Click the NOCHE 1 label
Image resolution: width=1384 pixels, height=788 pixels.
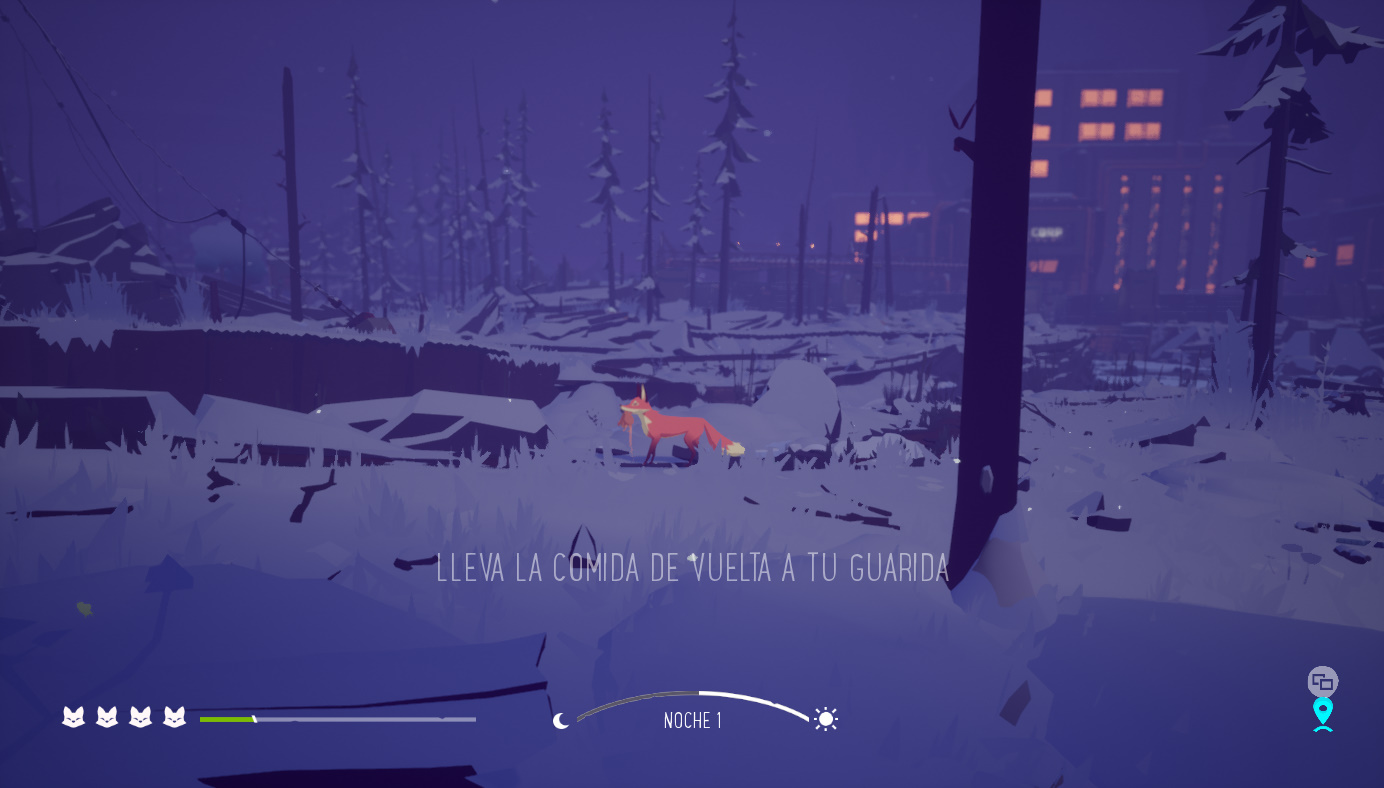tap(692, 720)
